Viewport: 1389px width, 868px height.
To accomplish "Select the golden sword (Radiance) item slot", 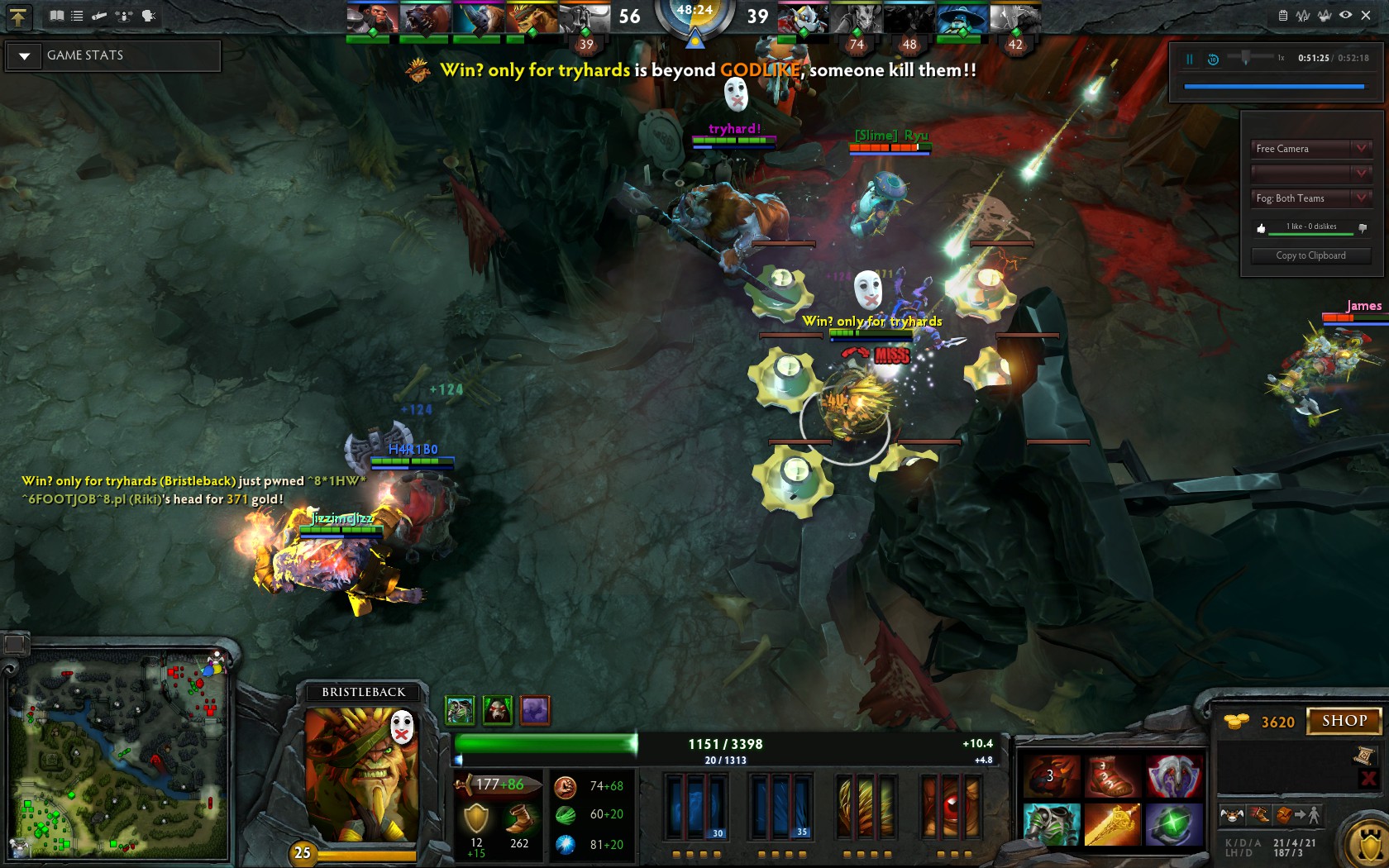I will 1112,824.
